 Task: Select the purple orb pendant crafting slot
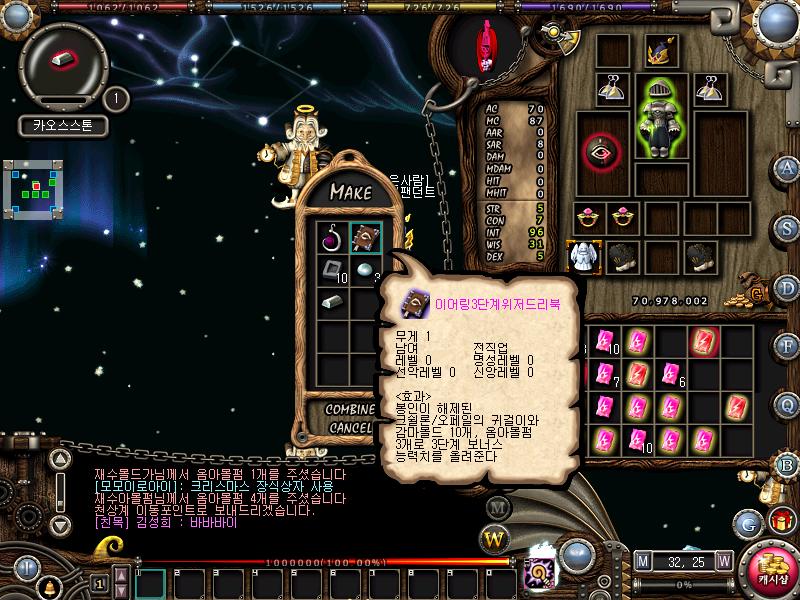click(333, 239)
